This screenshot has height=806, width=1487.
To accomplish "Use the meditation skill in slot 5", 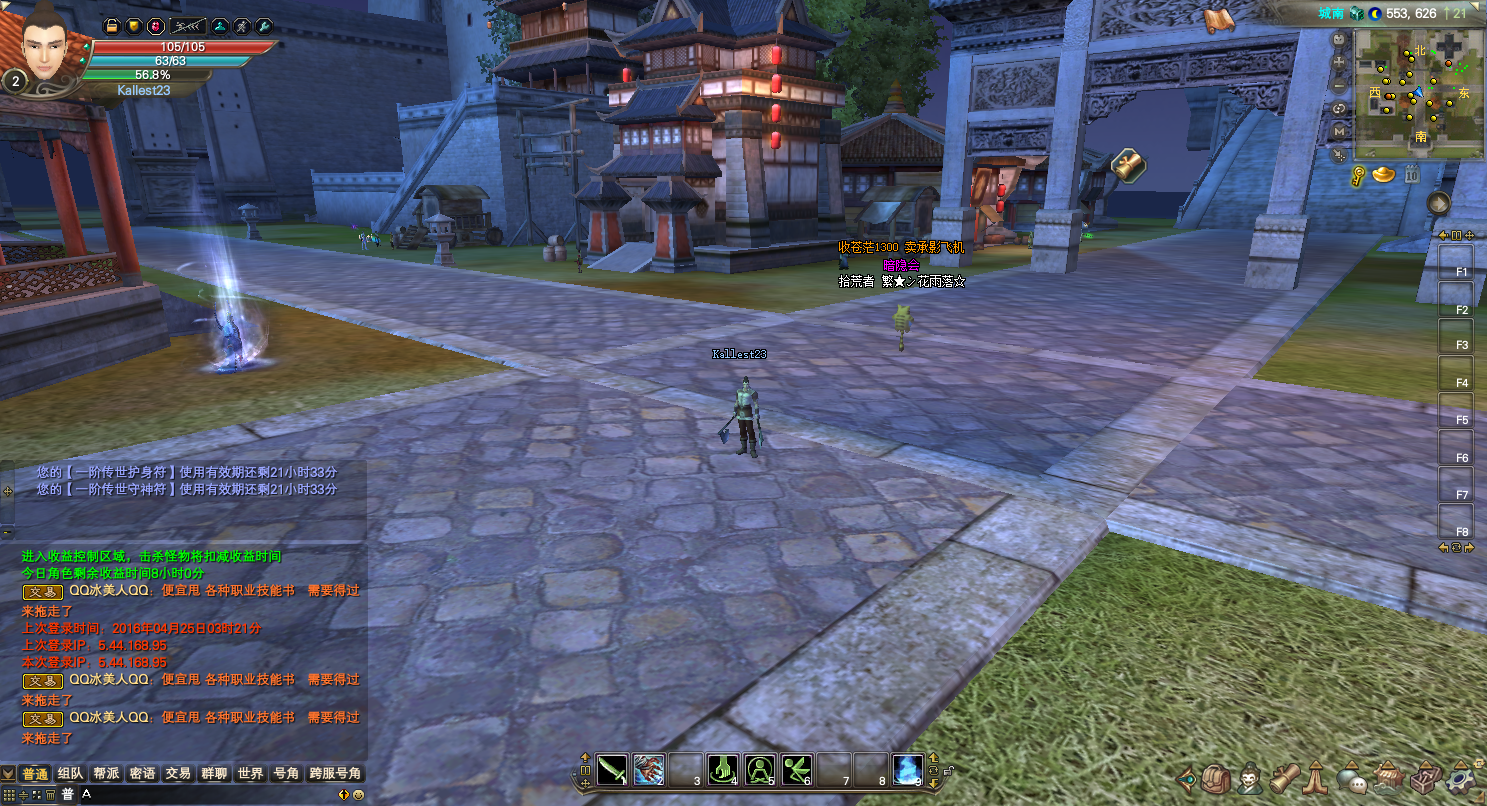I will (x=759, y=769).
